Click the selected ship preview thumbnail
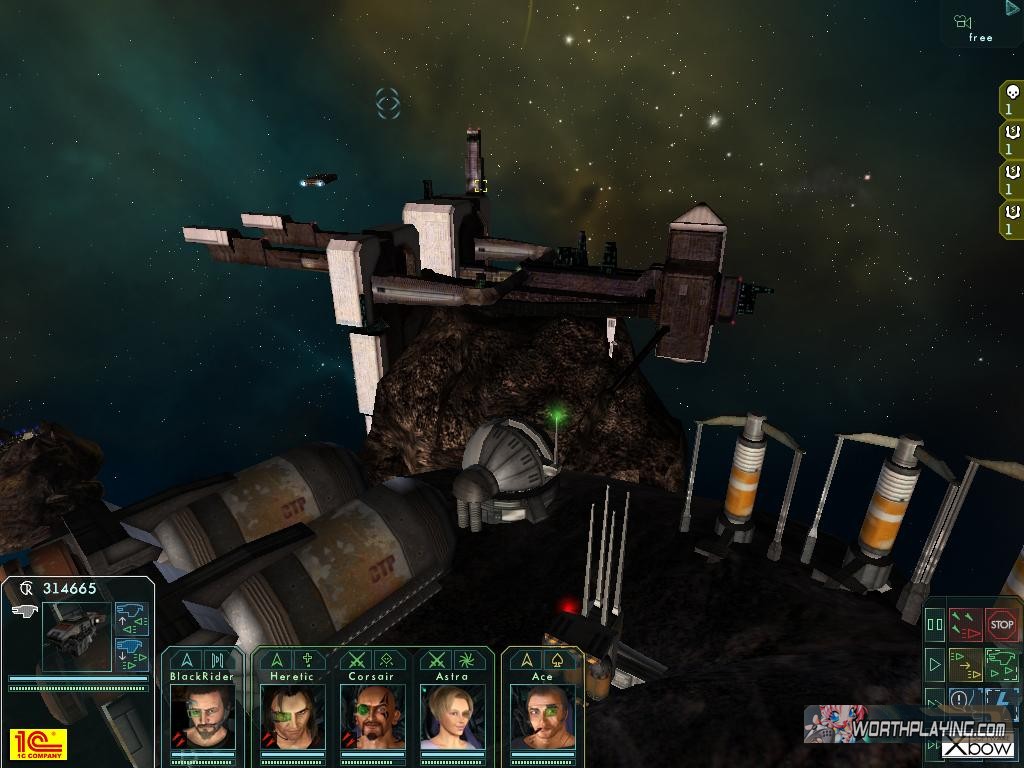 (x=76, y=636)
